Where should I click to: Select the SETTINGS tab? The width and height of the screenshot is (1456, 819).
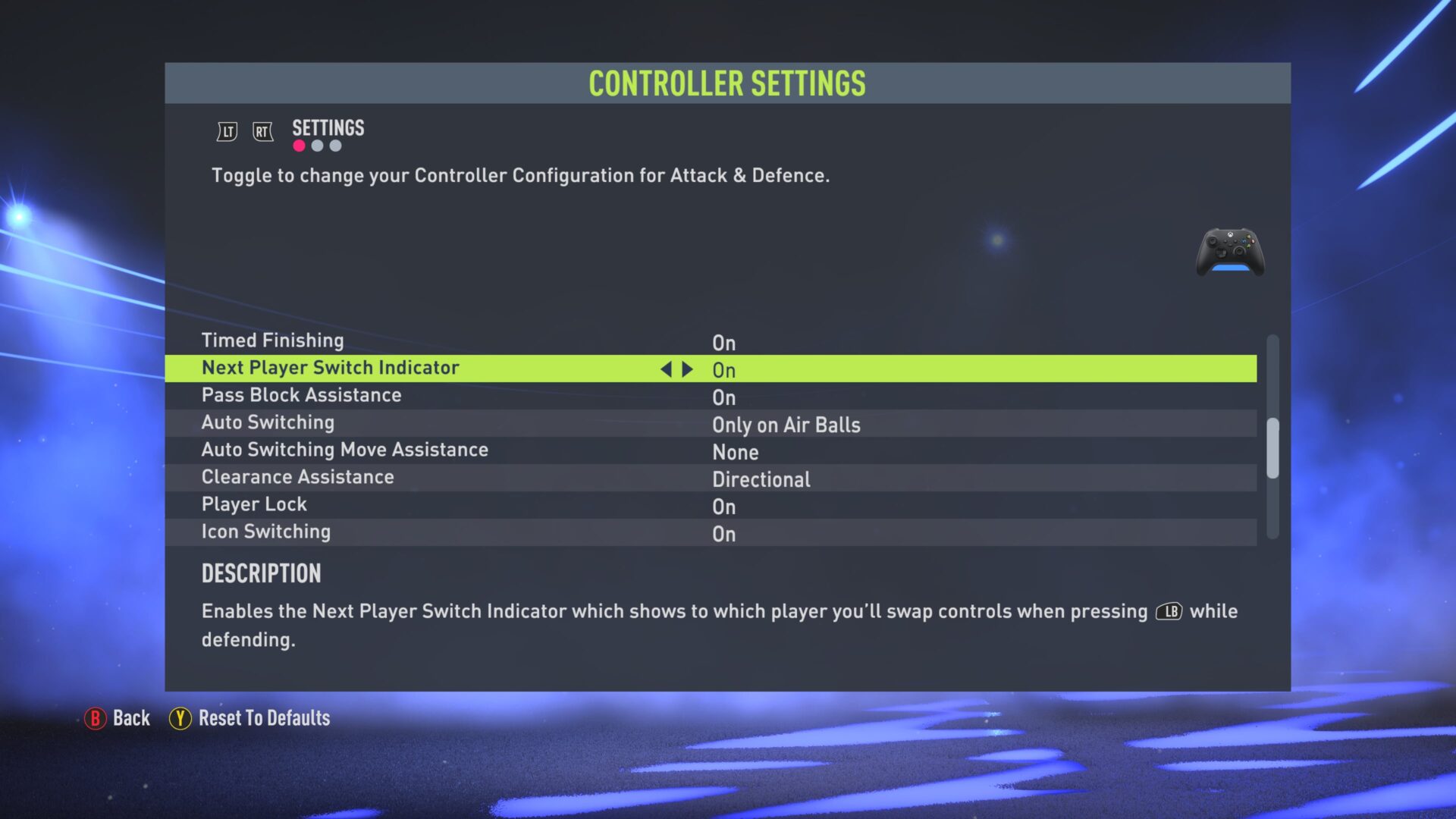[x=327, y=127]
